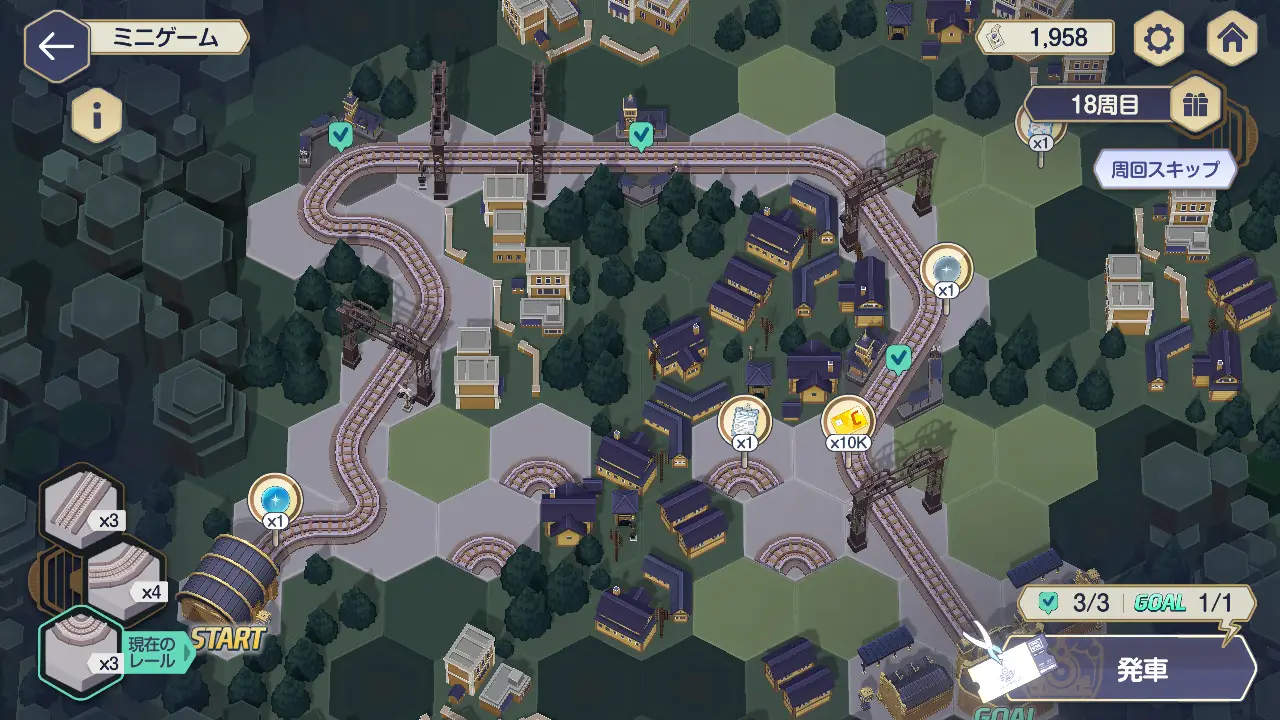
Task: Tap the x10K coin reward marker
Action: pyautogui.click(x=848, y=423)
